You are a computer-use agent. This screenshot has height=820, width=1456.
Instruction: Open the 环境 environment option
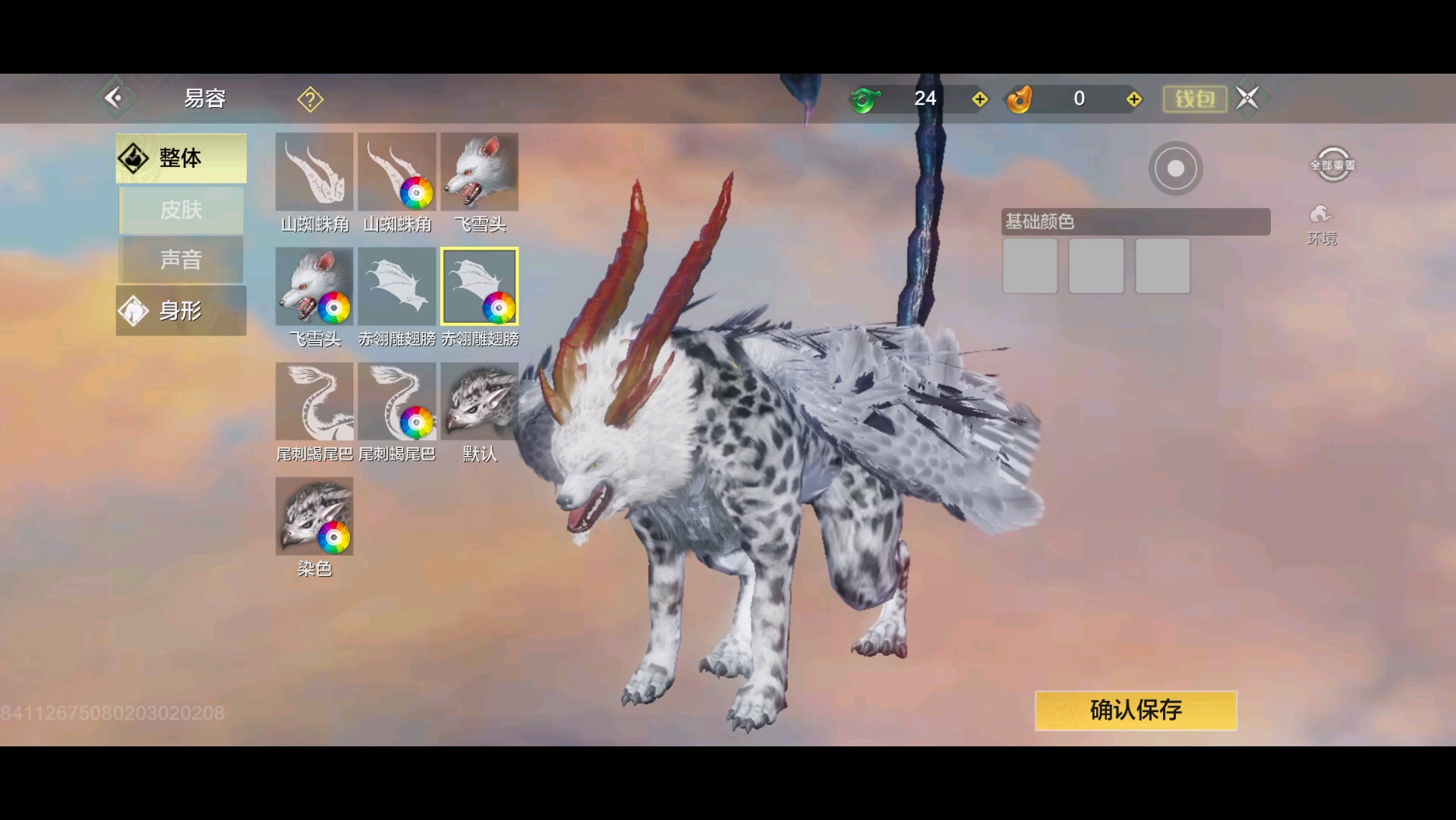click(x=1322, y=224)
